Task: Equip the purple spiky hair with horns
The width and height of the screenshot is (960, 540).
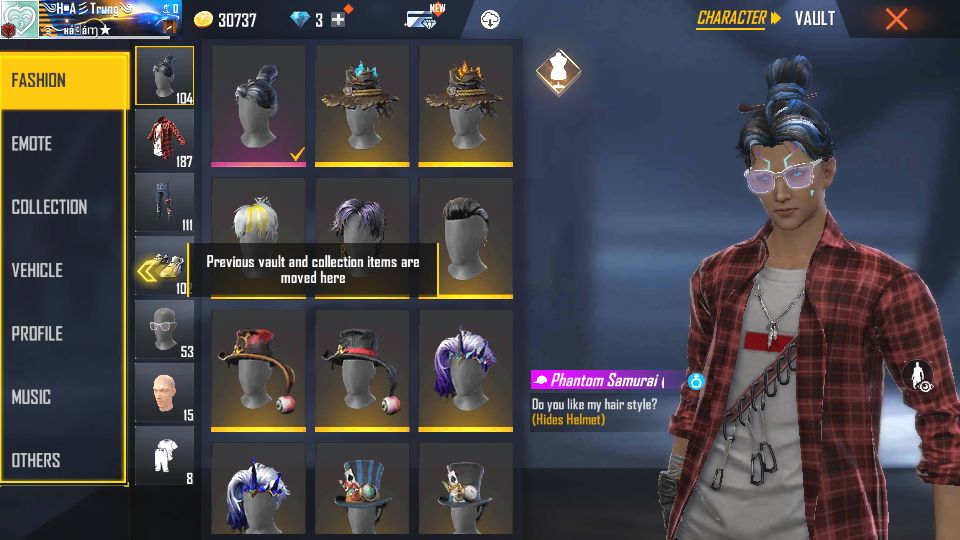Action: (465, 367)
